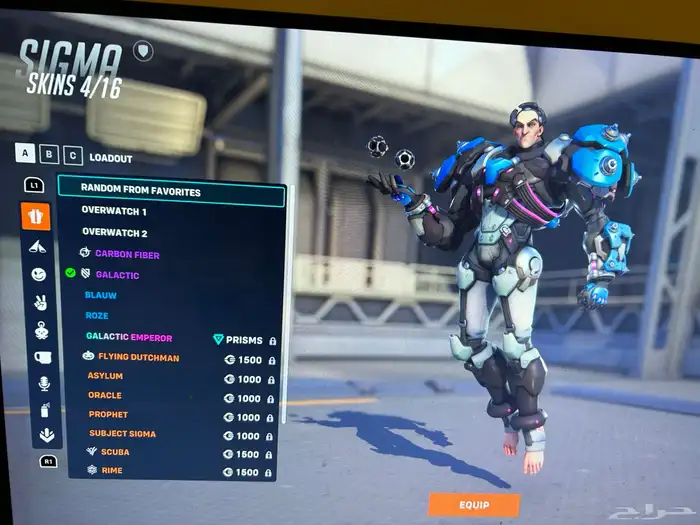Preview the Galactic Emperor skin
The image size is (700, 525).
point(130,337)
